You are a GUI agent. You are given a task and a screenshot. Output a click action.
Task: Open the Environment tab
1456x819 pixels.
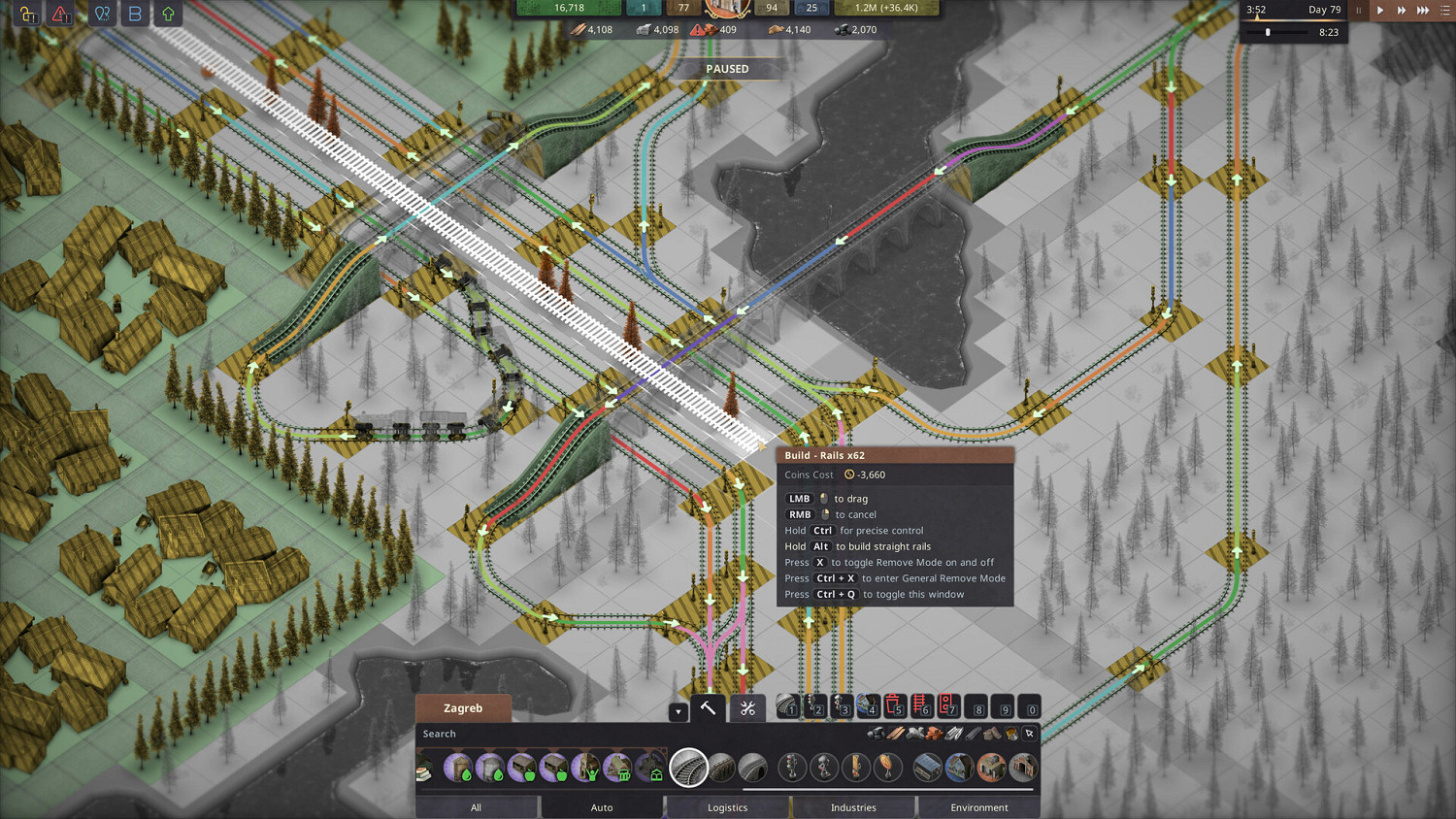coord(978,806)
